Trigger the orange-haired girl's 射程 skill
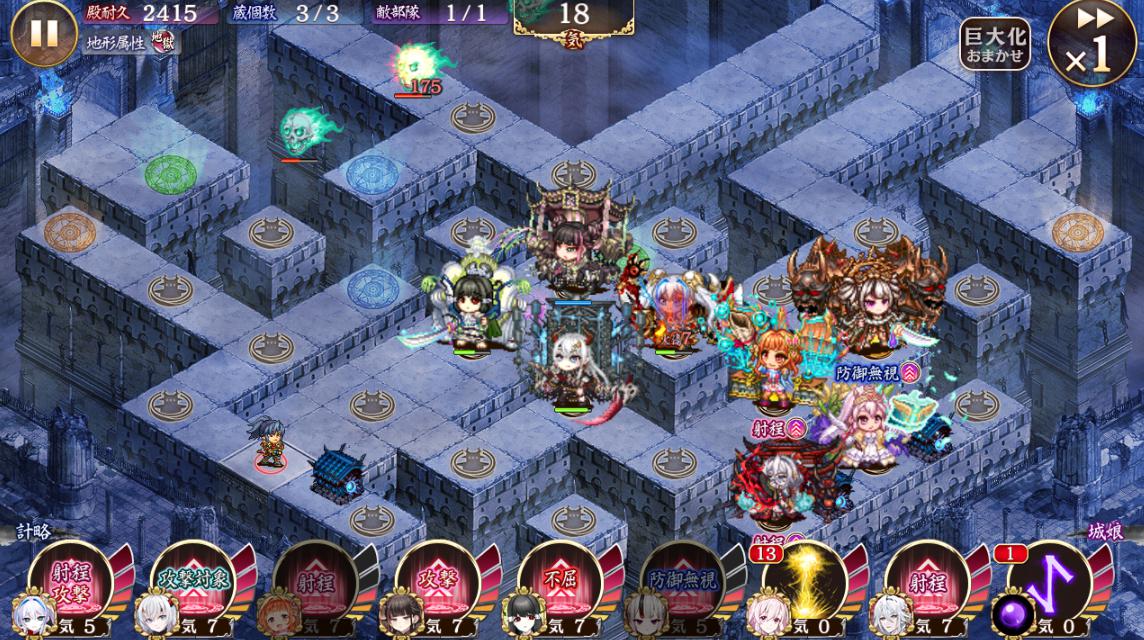This screenshot has height=640, width=1144. (314, 583)
